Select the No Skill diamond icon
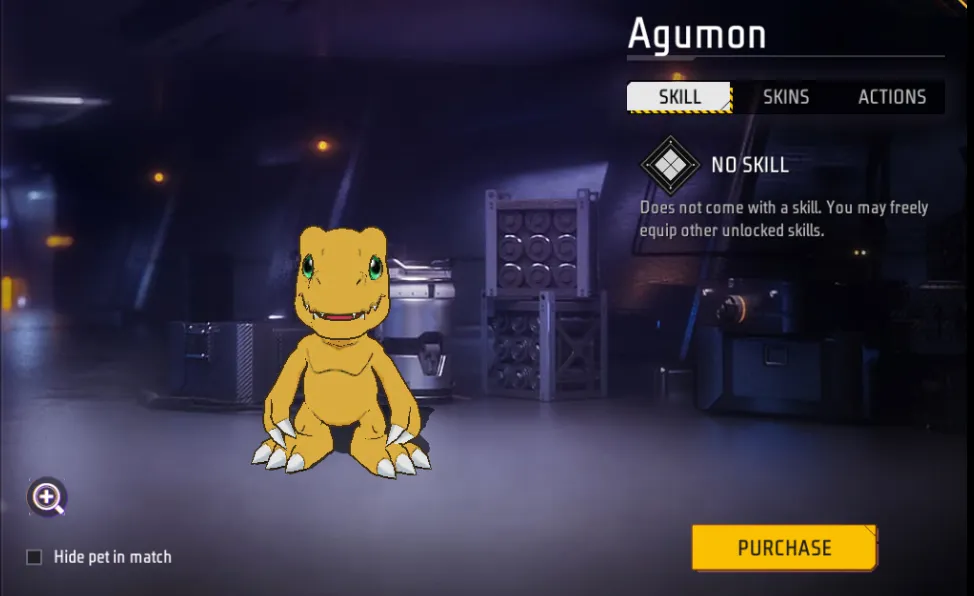 tap(669, 165)
